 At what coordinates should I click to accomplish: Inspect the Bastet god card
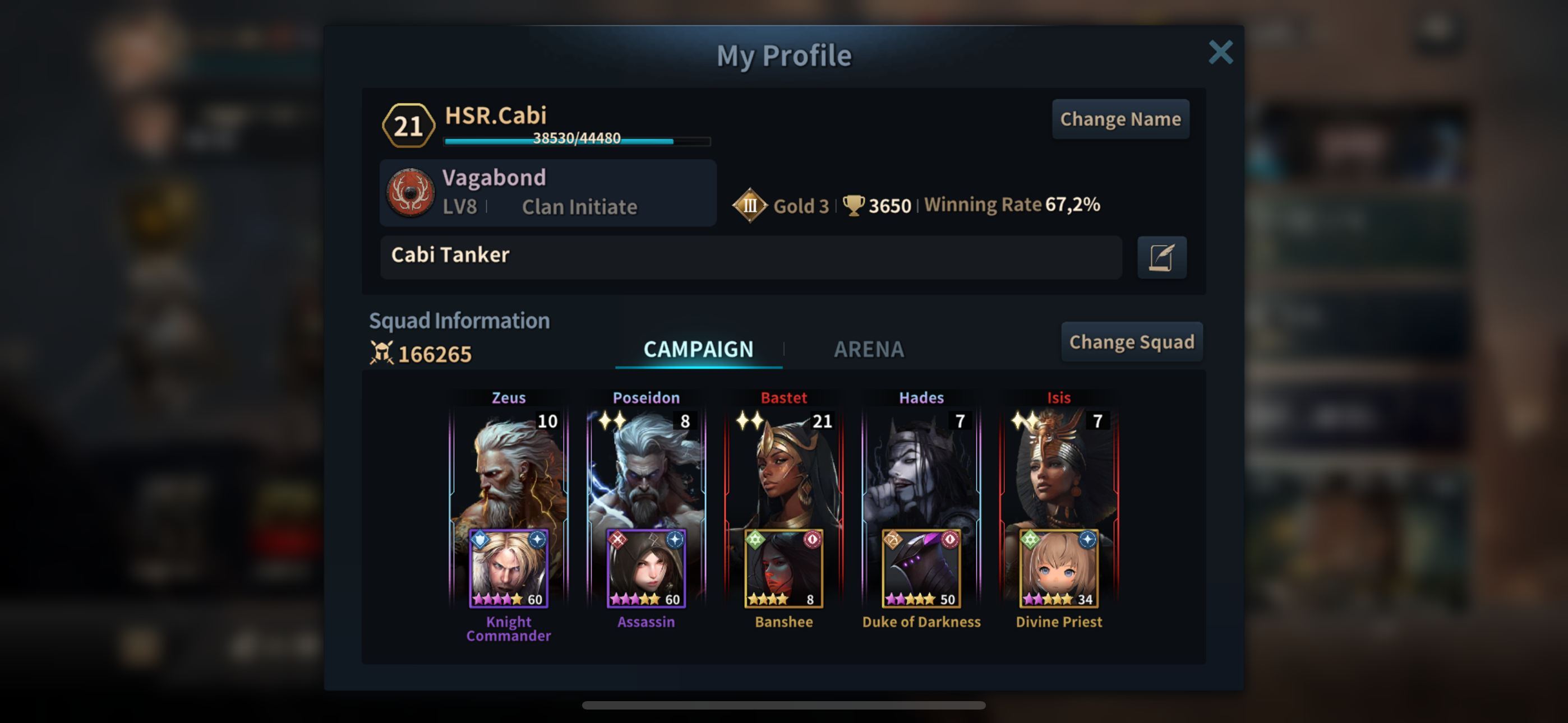tap(783, 469)
